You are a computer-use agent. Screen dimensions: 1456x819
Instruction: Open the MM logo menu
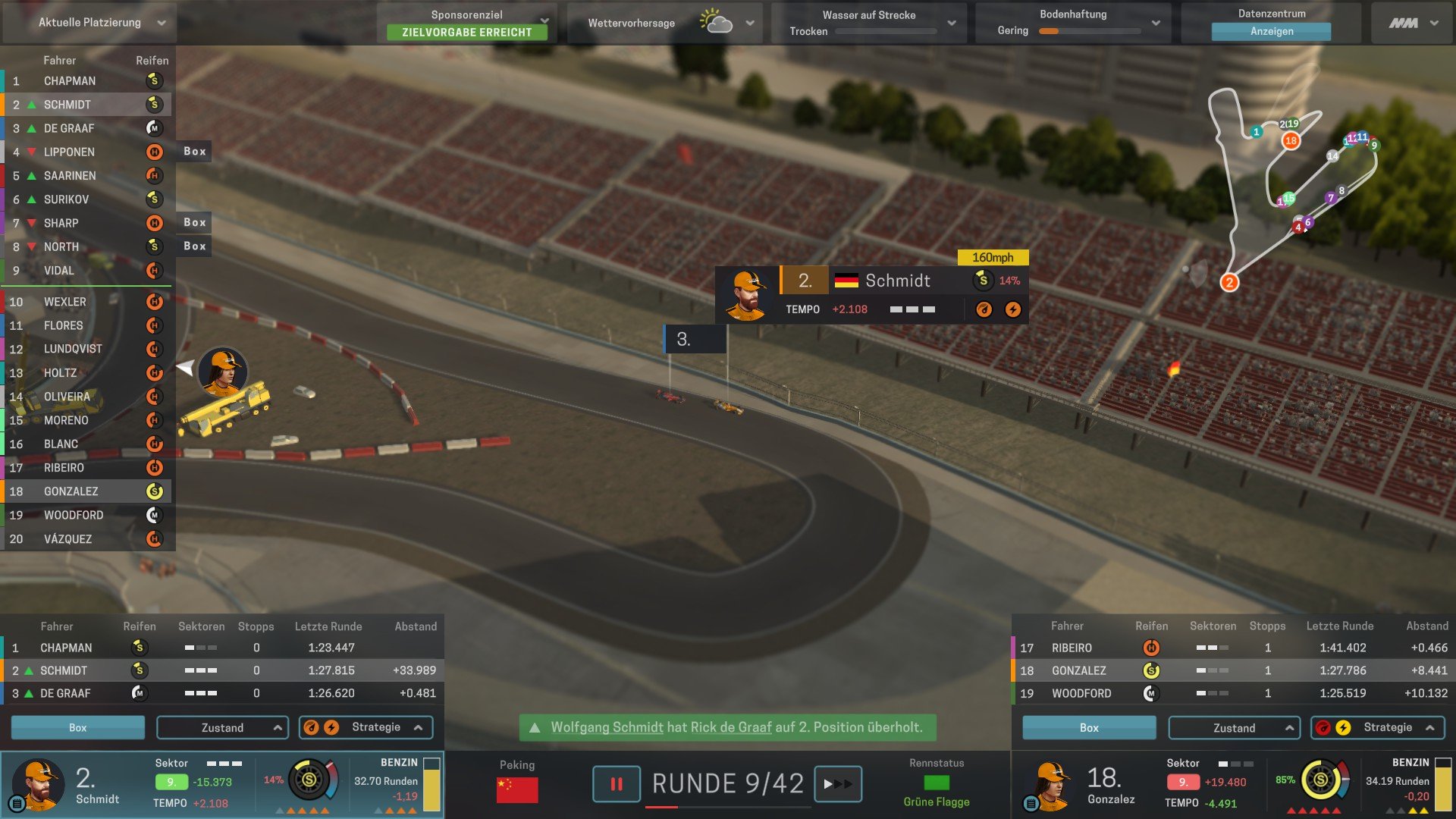point(1413,23)
